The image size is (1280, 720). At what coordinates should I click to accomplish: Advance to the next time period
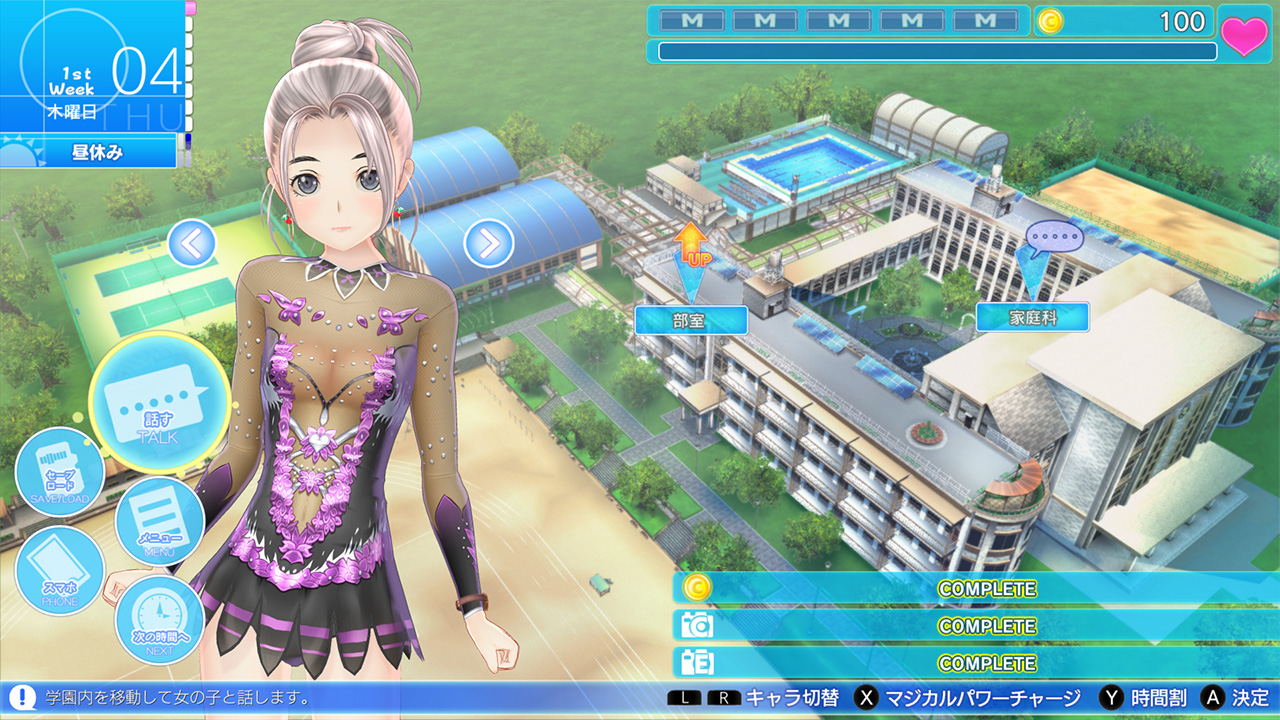coord(160,620)
